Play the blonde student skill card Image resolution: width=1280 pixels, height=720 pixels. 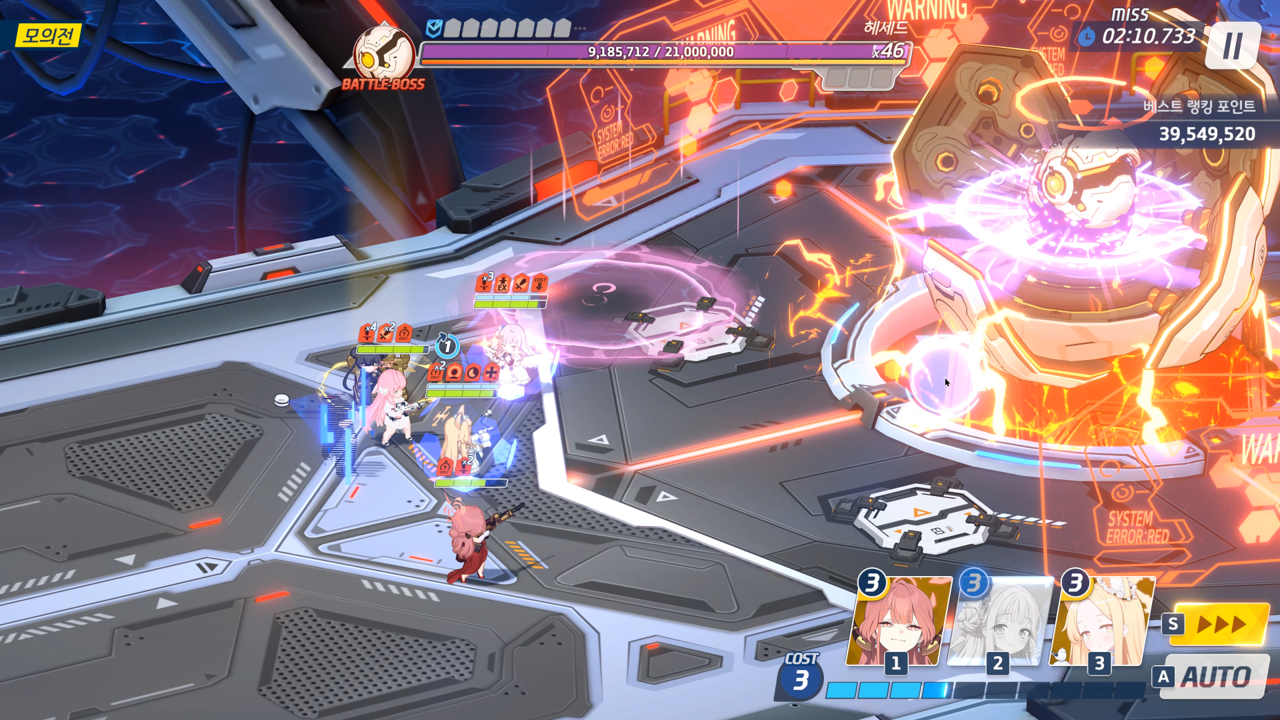1101,622
